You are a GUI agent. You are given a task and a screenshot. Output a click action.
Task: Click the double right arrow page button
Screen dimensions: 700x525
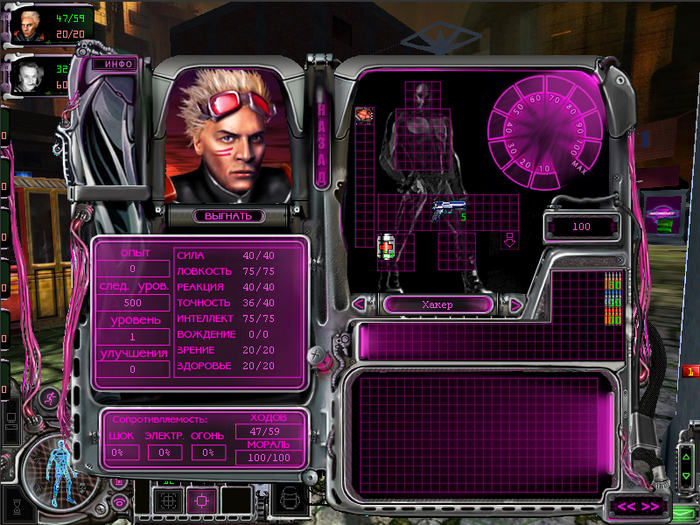pos(651,505)
